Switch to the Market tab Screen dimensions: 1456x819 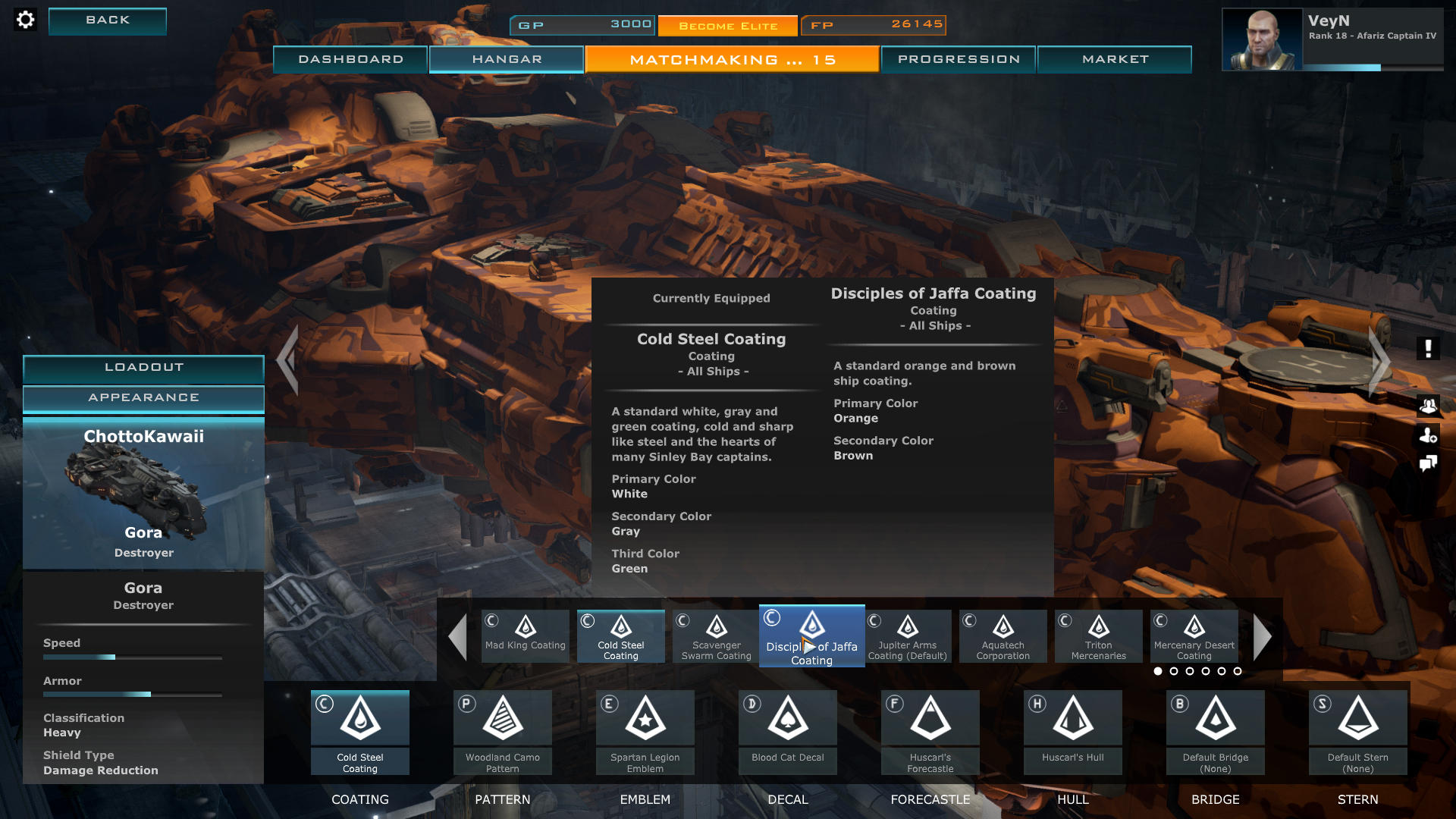pos(1115,59)
